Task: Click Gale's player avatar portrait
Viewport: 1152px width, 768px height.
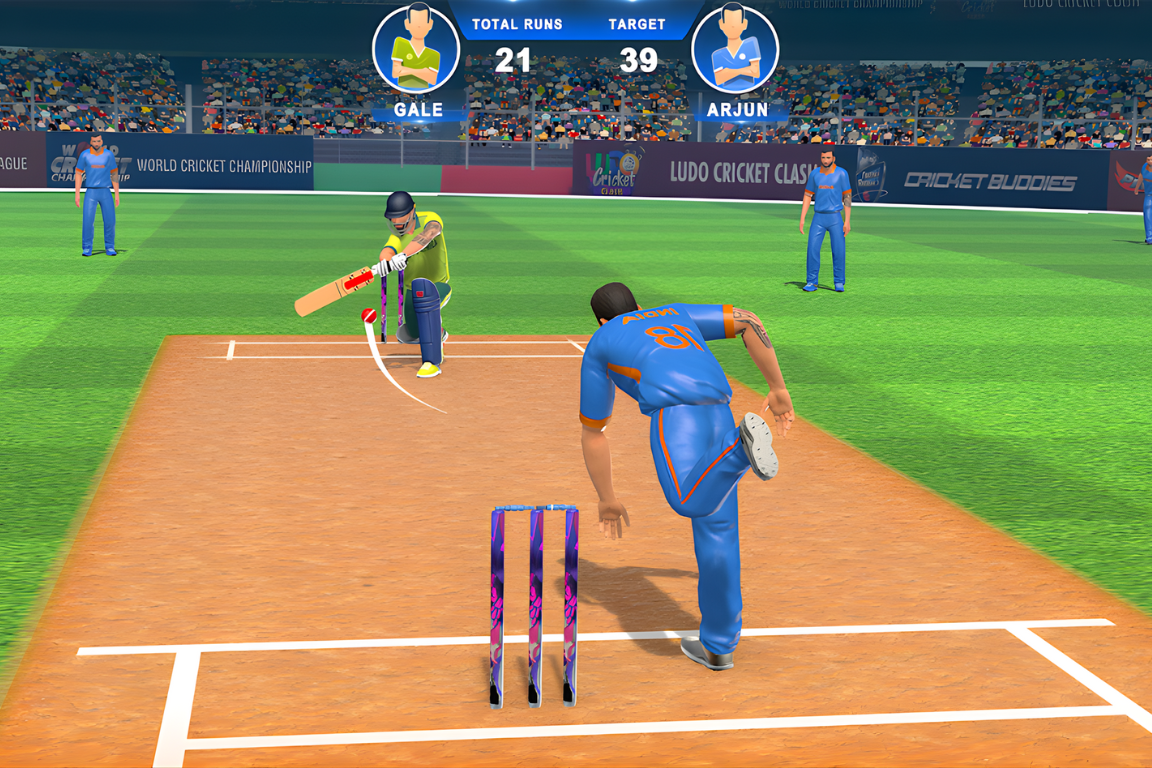Action: click(x=416, y=50)
